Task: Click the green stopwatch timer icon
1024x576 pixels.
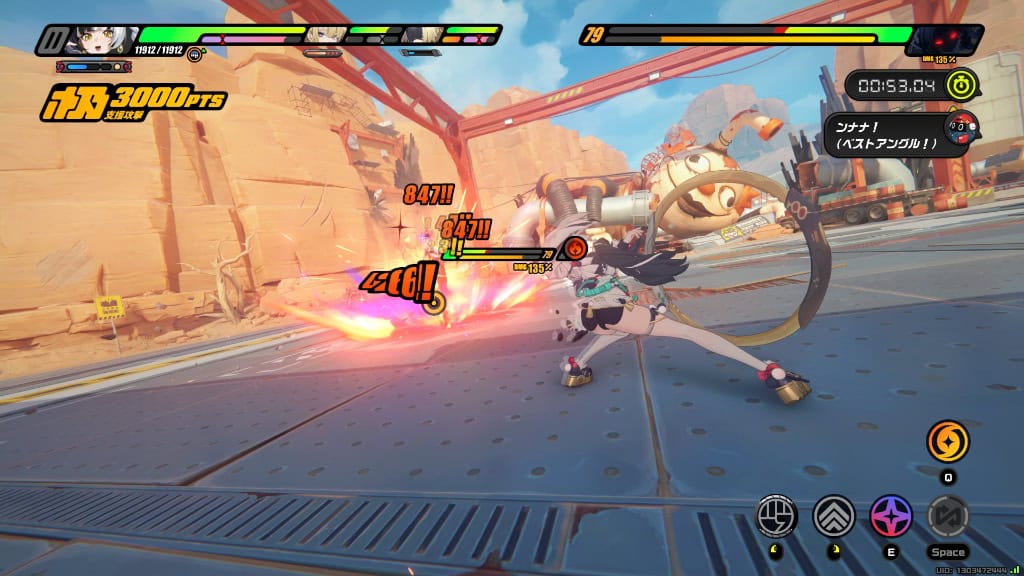Action: pyautogui.click(x=962, y=85)
